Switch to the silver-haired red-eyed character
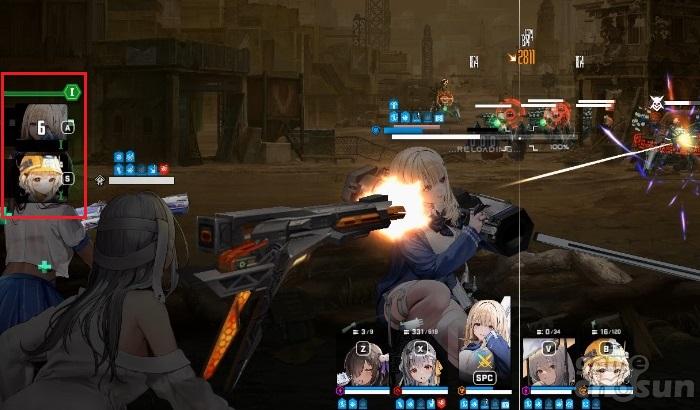The image size is (700, 410). point(418,364)
